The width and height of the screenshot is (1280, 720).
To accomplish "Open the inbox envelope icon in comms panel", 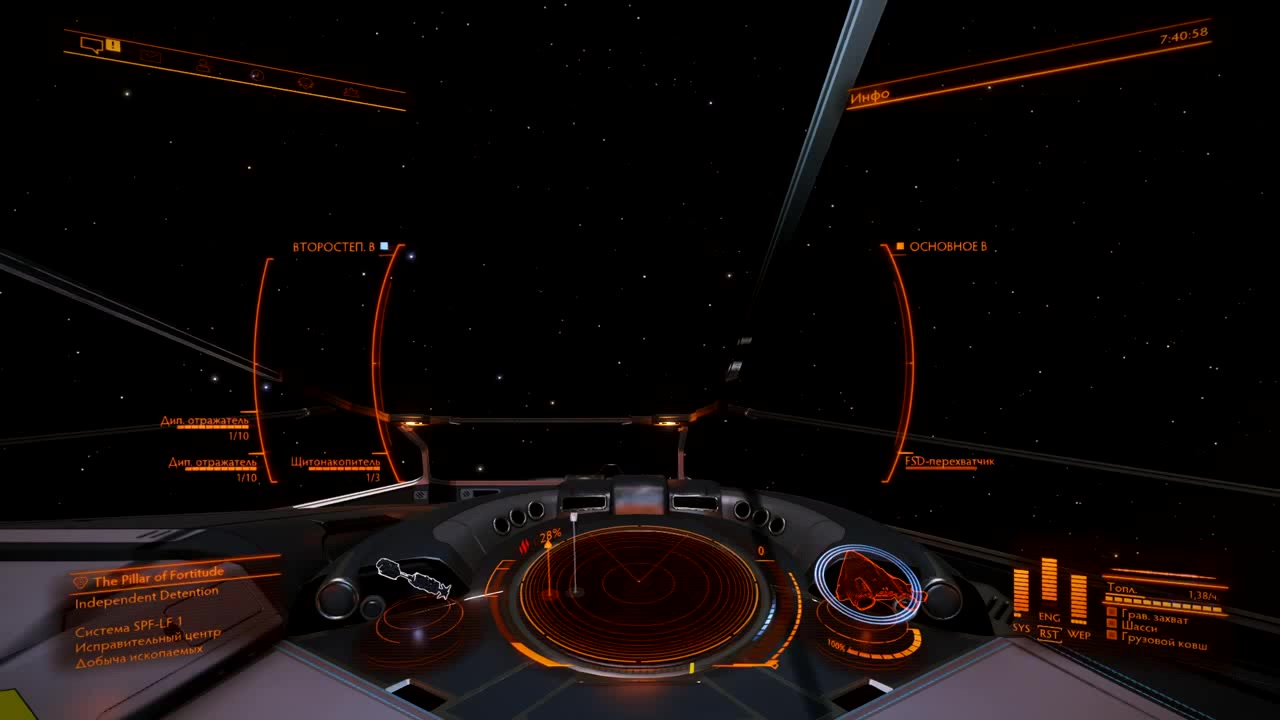I will (x=150, y=56).
